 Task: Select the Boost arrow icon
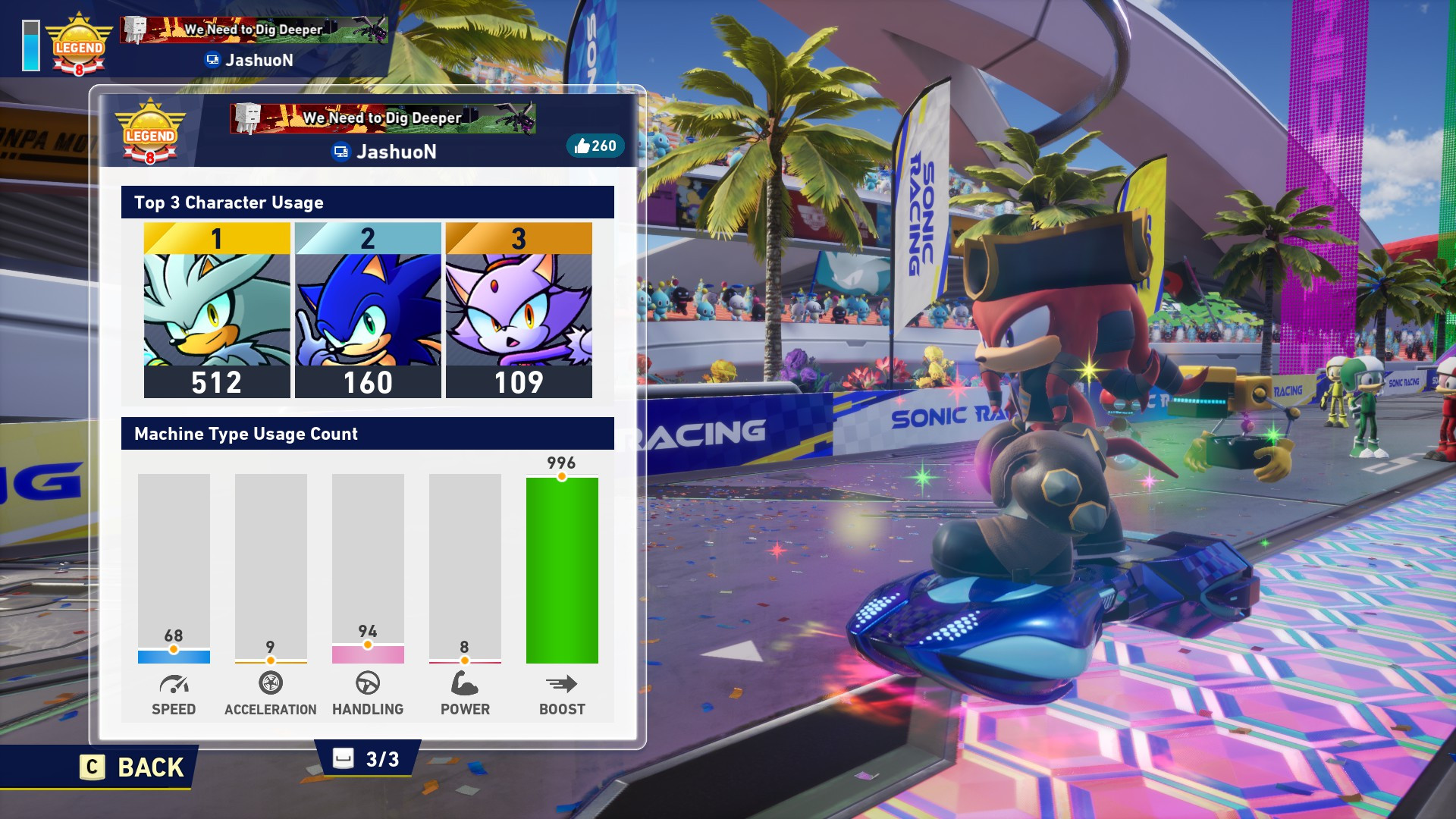tap(561, 685)
